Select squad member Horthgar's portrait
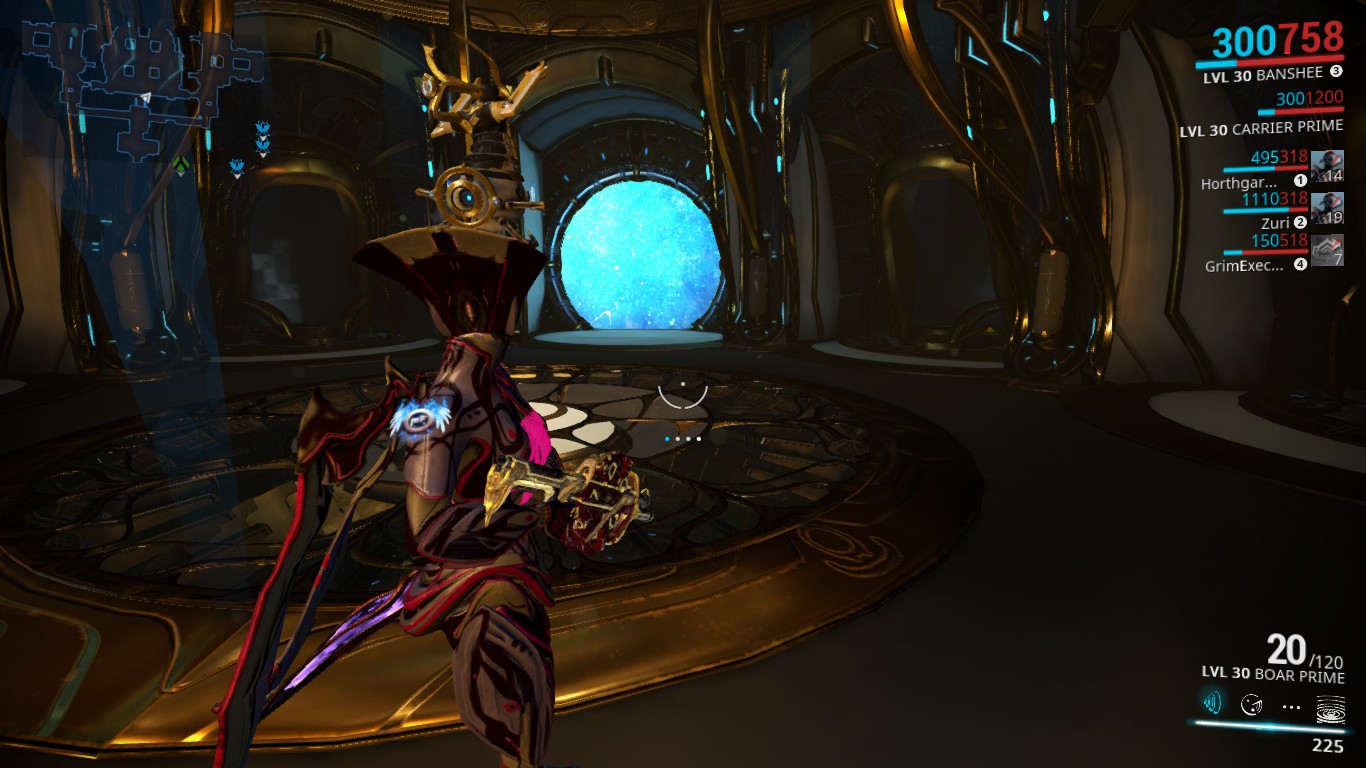 pos(1327,166)
